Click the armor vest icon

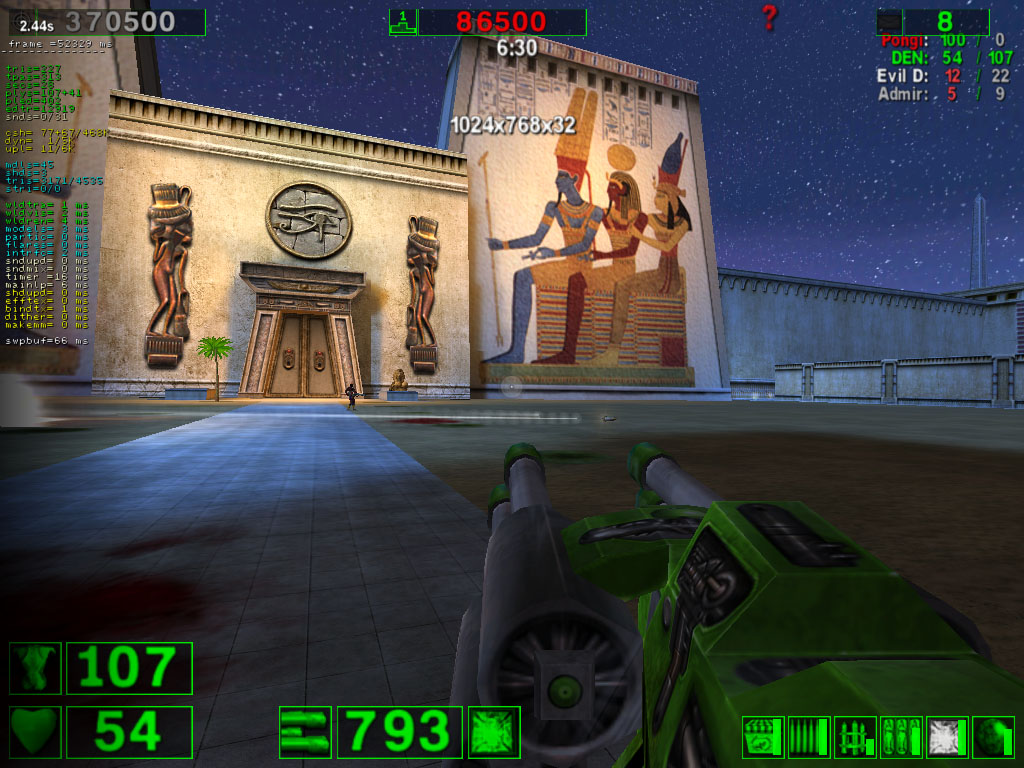tap(35, 668)
